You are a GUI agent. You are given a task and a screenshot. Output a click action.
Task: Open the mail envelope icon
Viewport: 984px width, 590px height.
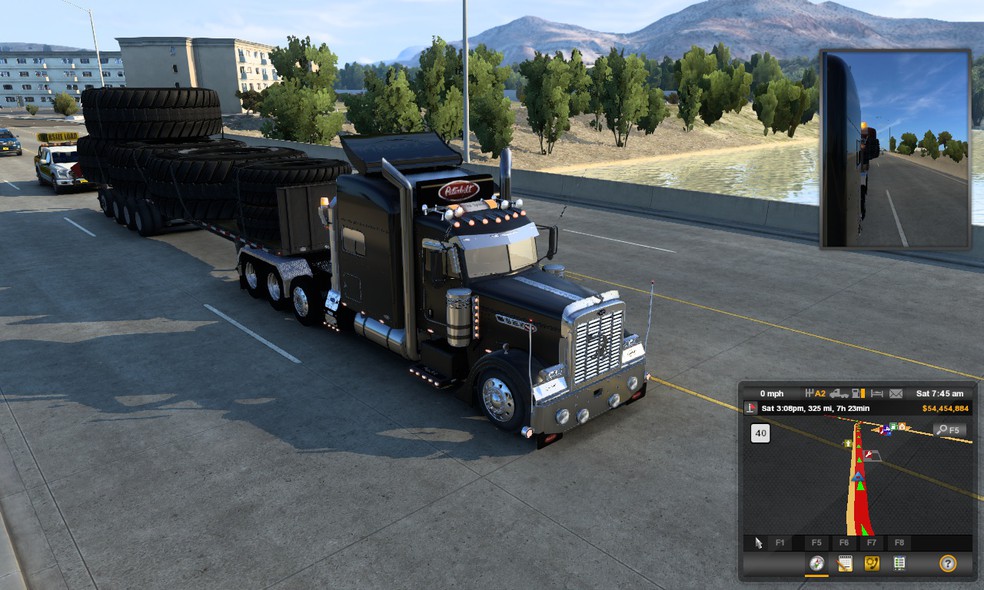point(895,393)
